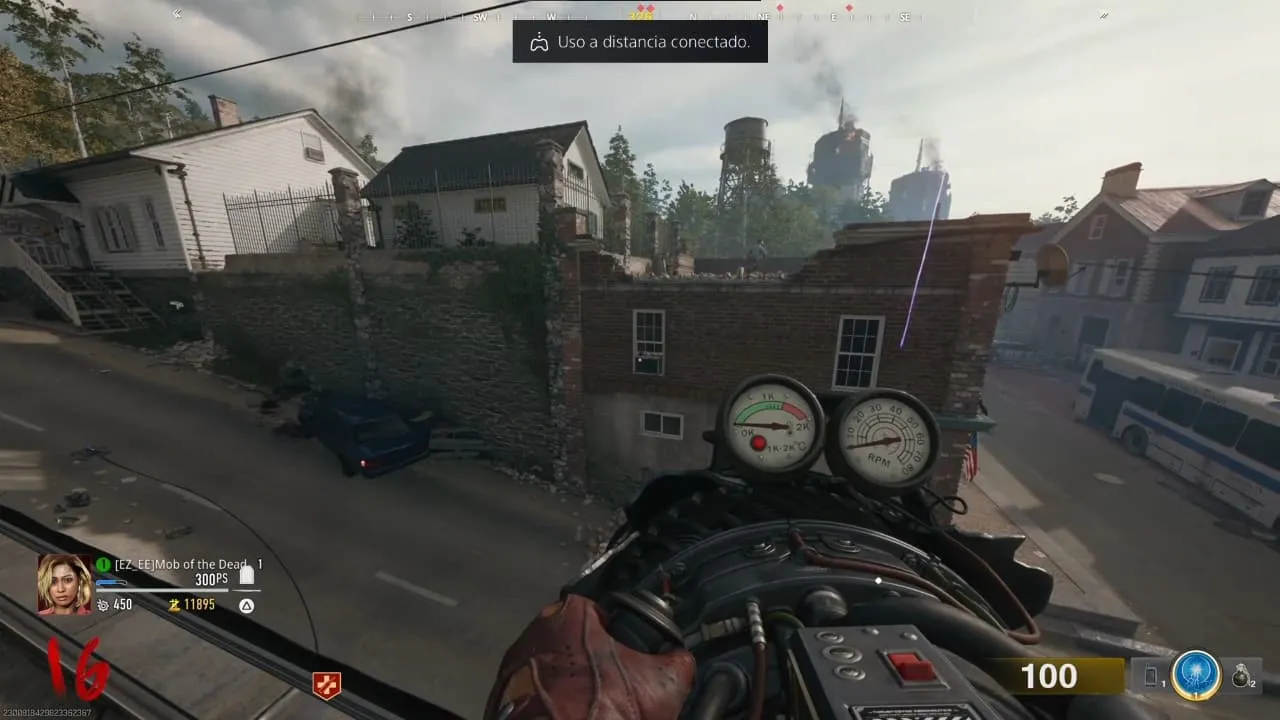Dismiss the "Uso a distancia conectado" notification

click(640, 42)
